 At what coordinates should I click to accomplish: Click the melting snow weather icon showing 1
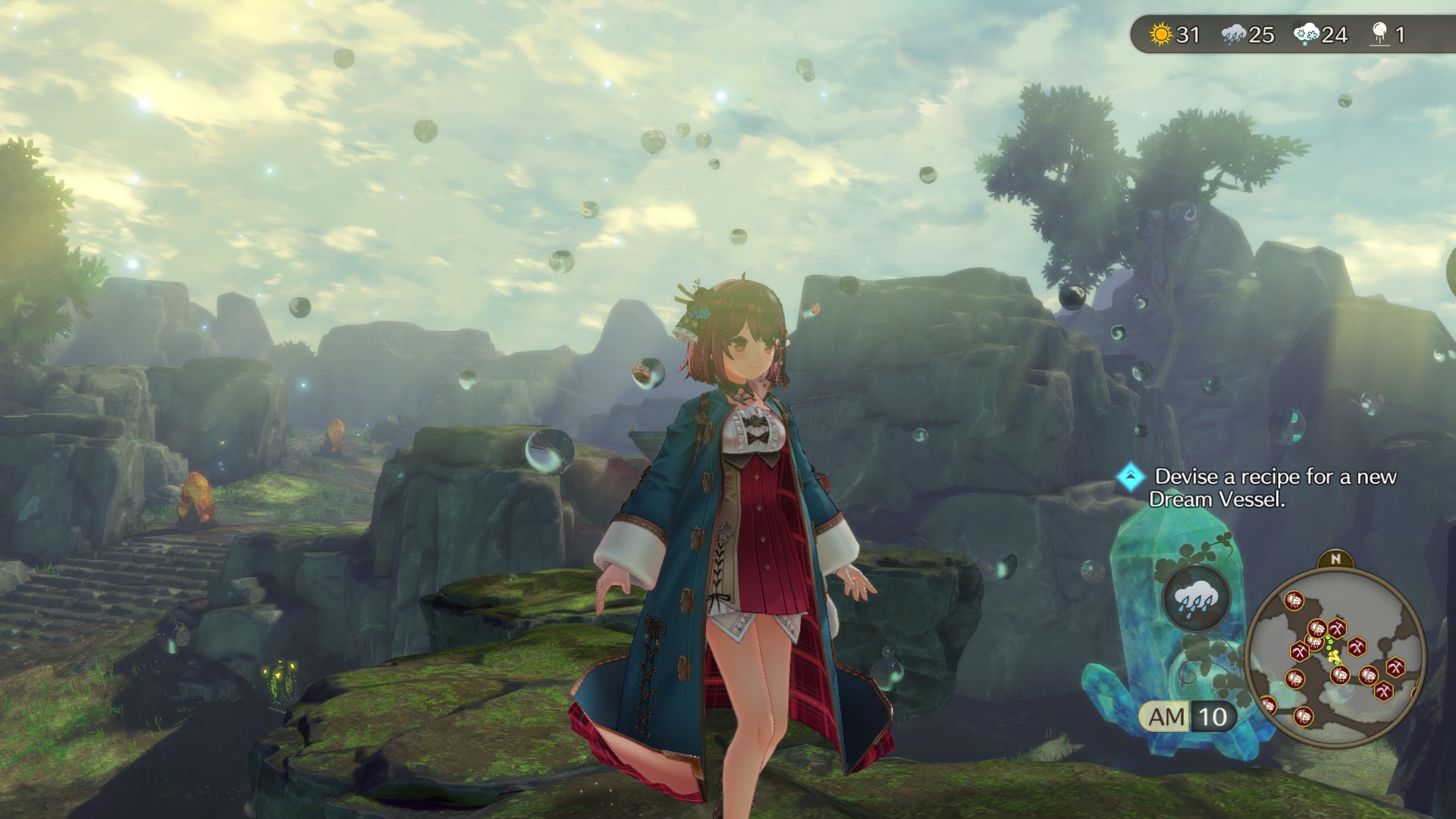[x=1379, y=33]
